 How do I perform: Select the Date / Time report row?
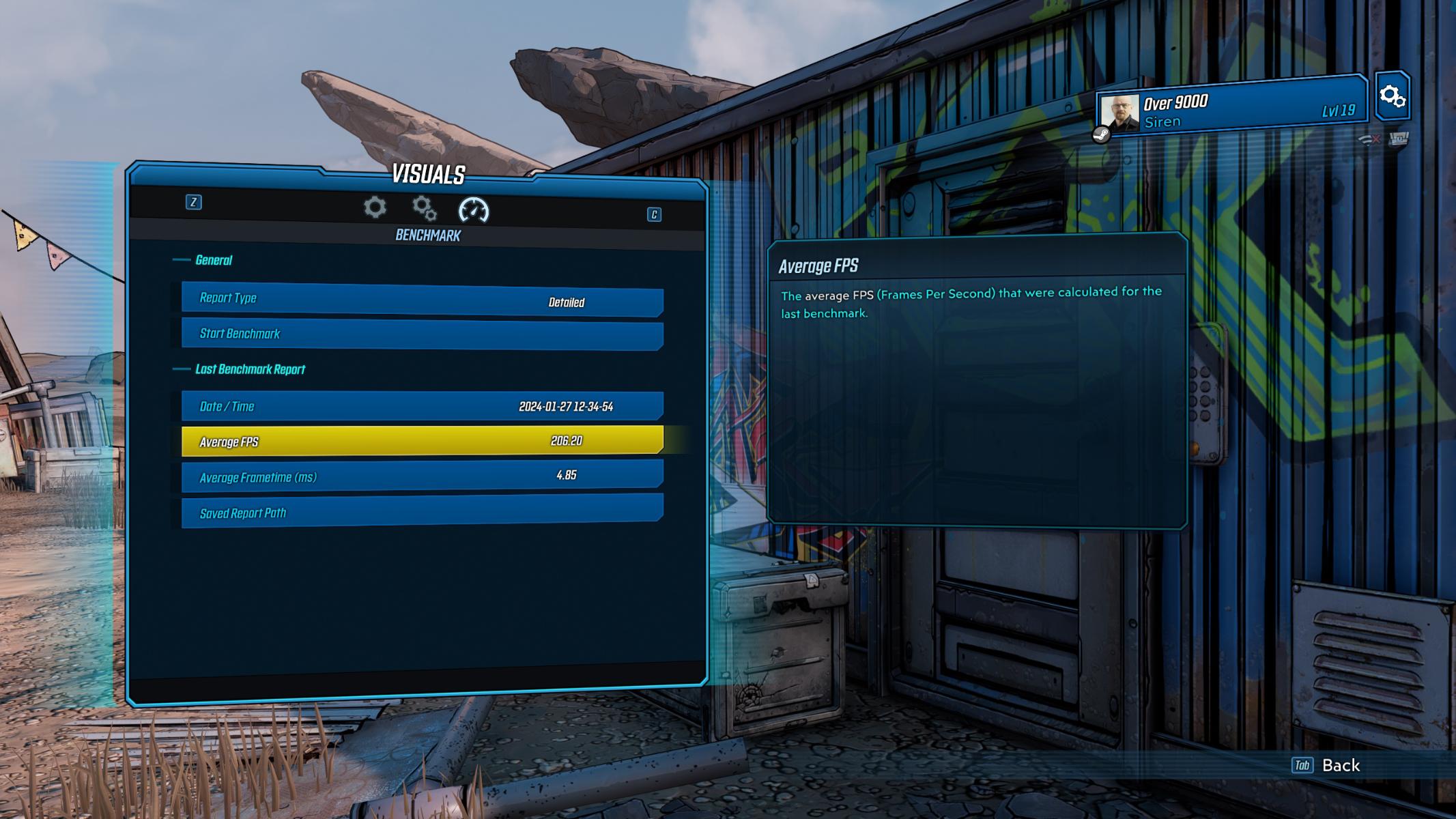point(422,406)
